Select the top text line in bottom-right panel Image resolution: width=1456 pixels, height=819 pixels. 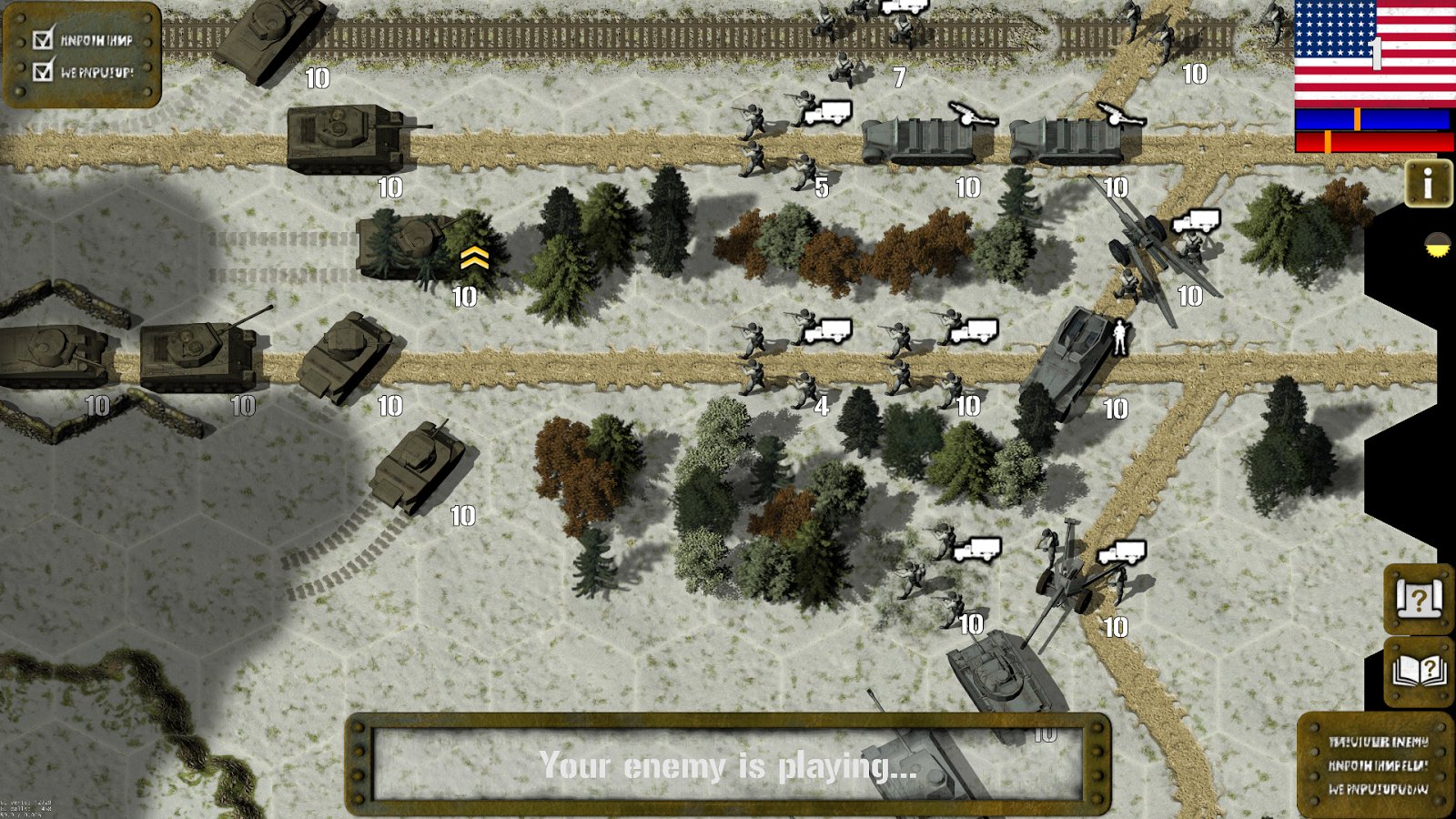click(x=1378, y=743)
